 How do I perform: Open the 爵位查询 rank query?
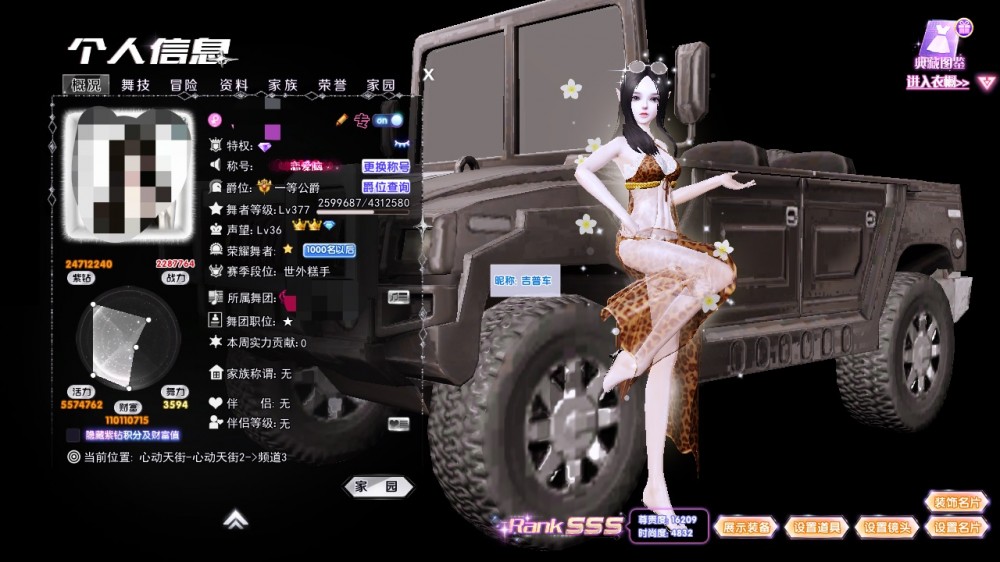click(385, 187)
